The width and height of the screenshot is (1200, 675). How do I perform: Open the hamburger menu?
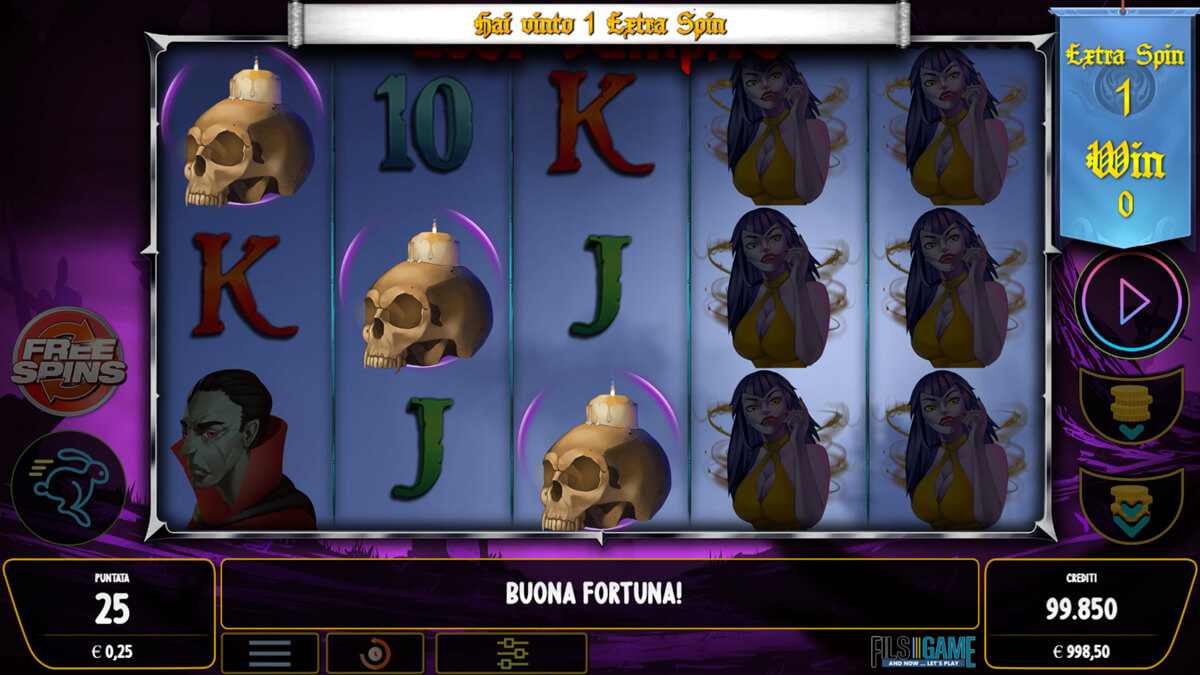[270, 654]
